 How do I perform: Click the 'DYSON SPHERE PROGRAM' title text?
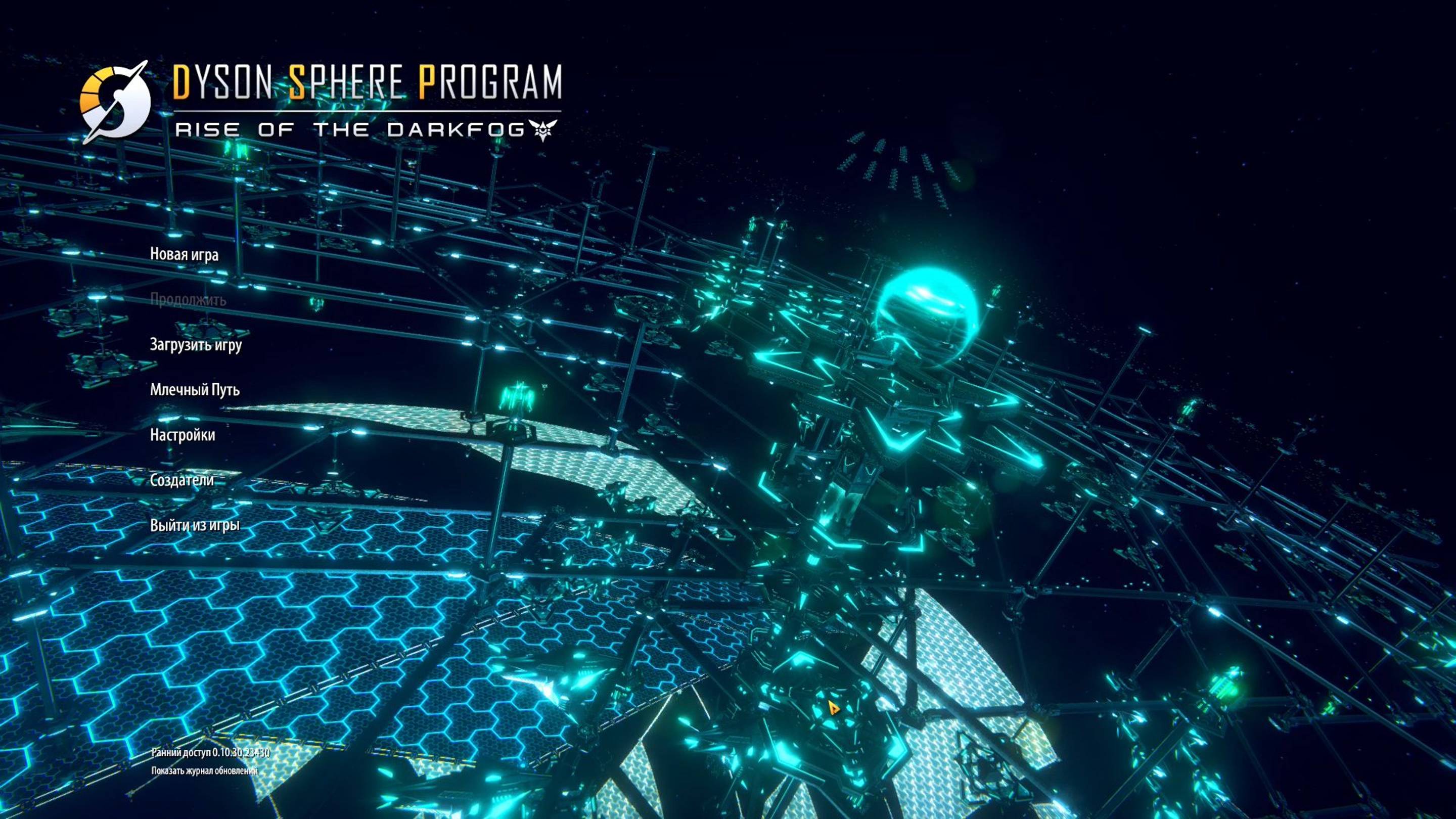tap(368, 83)
